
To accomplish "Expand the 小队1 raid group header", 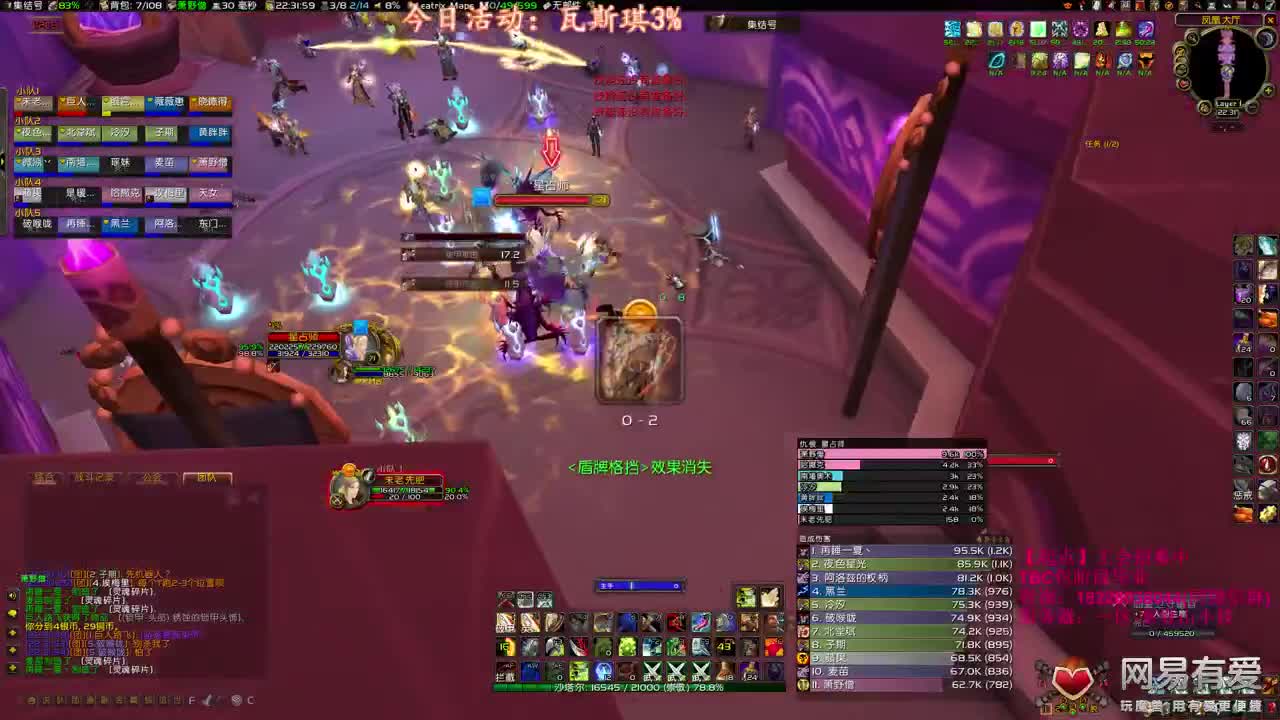I will point(29,90).
